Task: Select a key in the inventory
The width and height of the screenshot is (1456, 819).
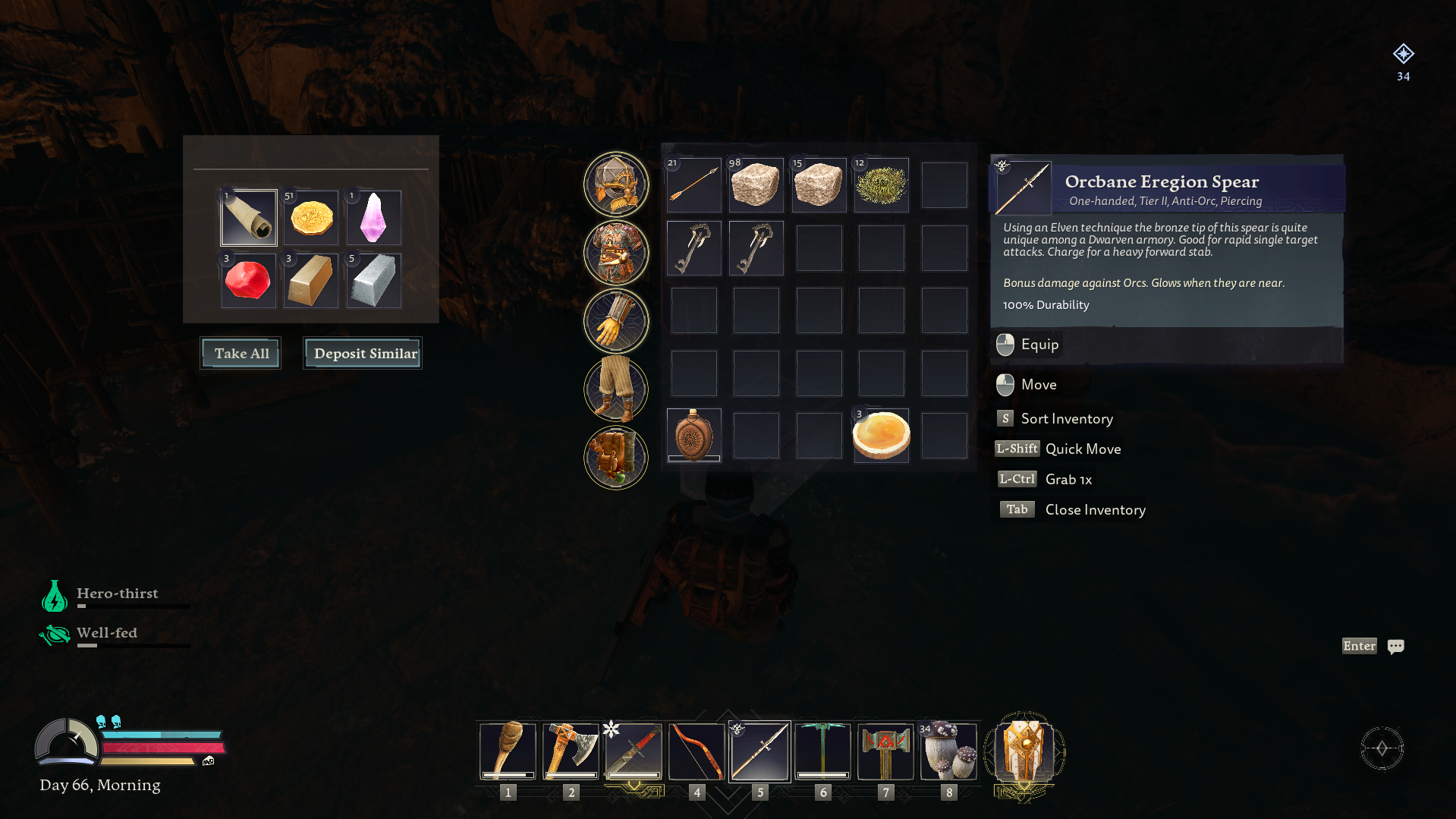Action: (x=693, y=248)
